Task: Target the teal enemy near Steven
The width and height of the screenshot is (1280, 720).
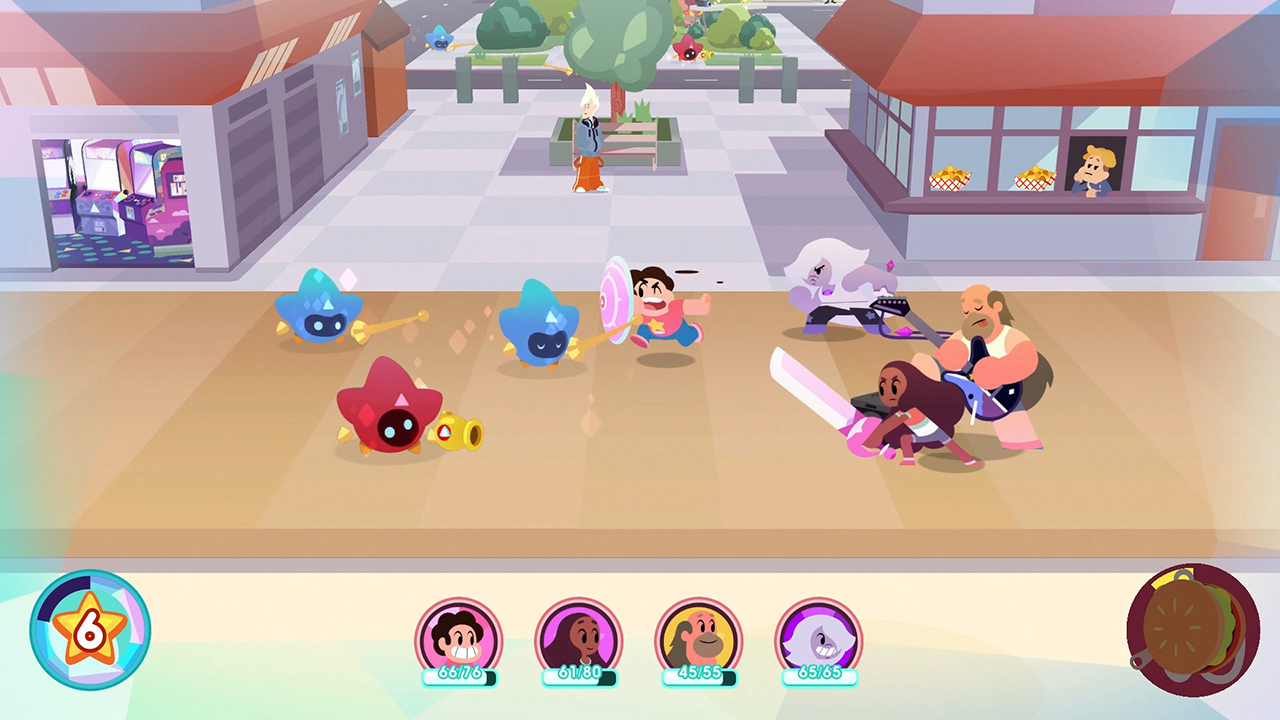Action: (x=540, y=335)
